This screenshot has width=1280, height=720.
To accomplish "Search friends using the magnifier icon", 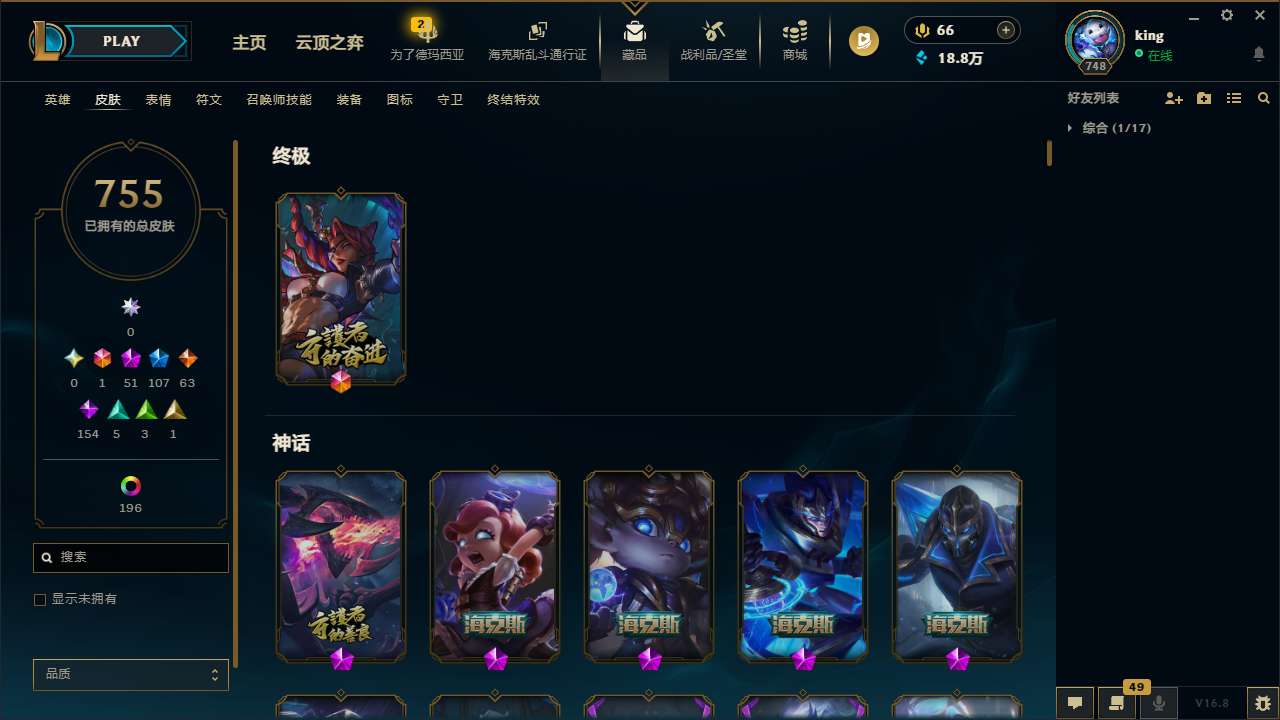I will click(1263, 98).
